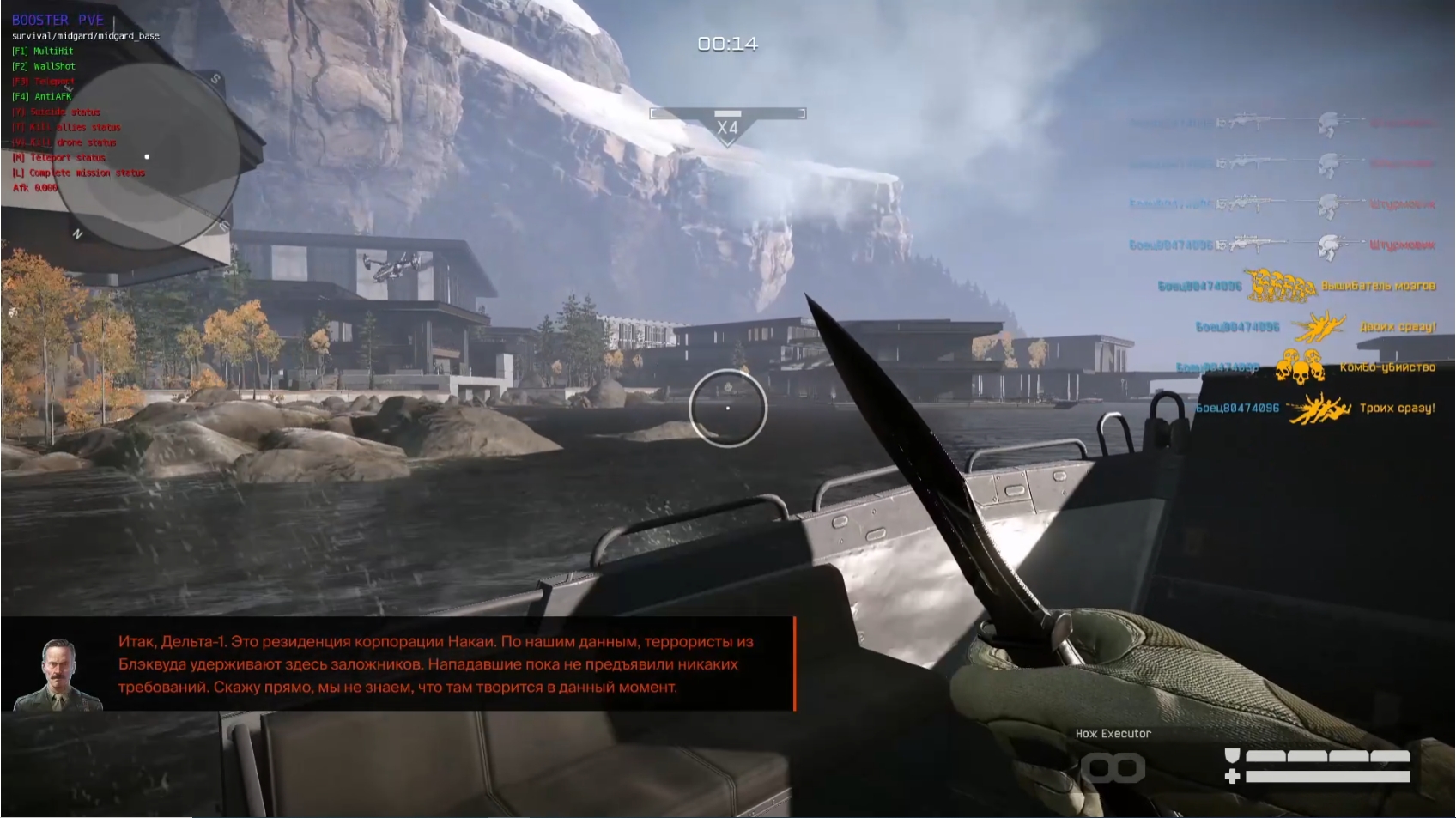Click the infinity ammo icon near Нож Executor

click(1113, 768)
